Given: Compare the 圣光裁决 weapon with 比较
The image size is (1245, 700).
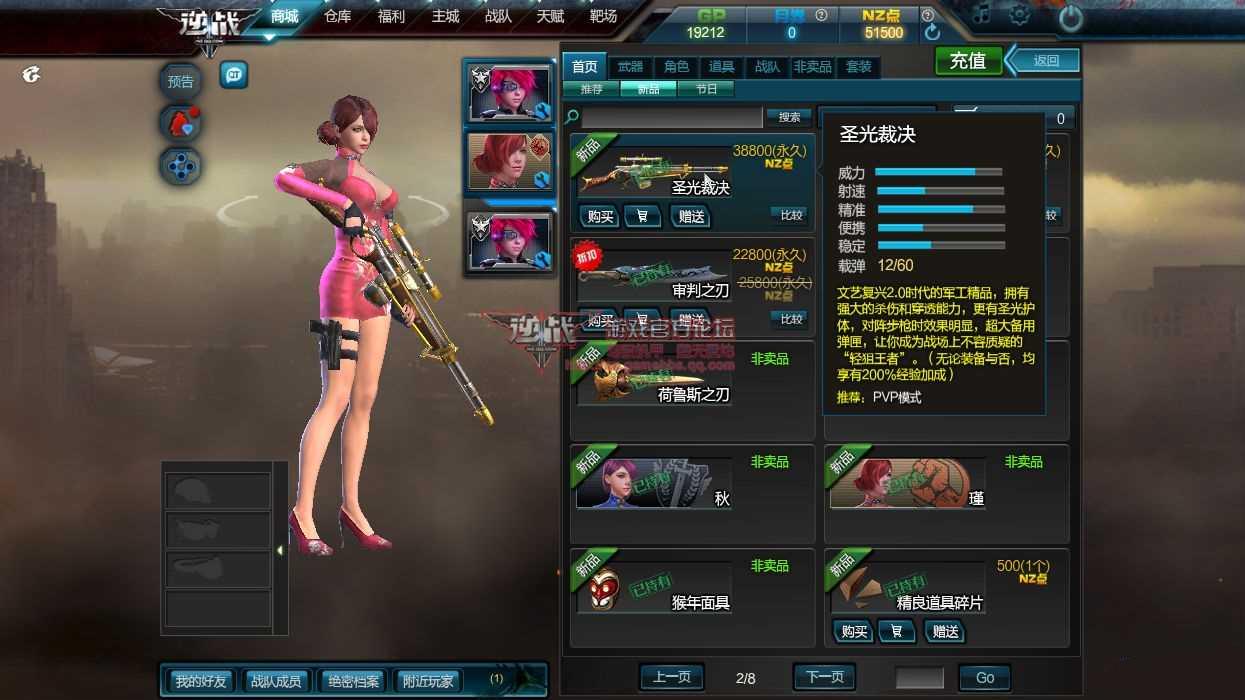Looking at the screenshot, I should [790, 215].
